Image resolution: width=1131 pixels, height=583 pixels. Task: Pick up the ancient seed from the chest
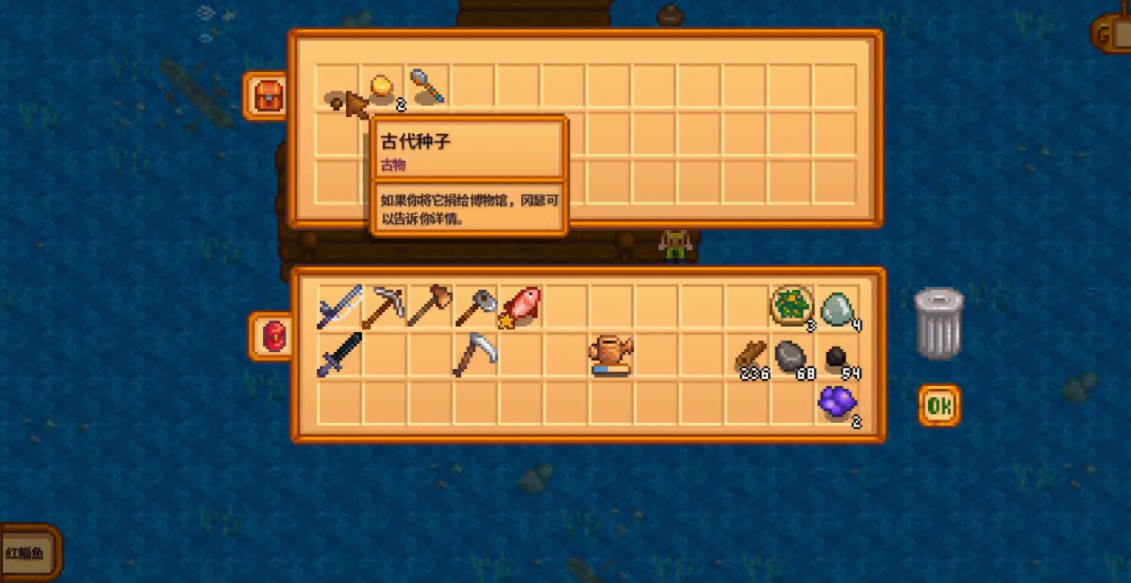pos(337,99)
